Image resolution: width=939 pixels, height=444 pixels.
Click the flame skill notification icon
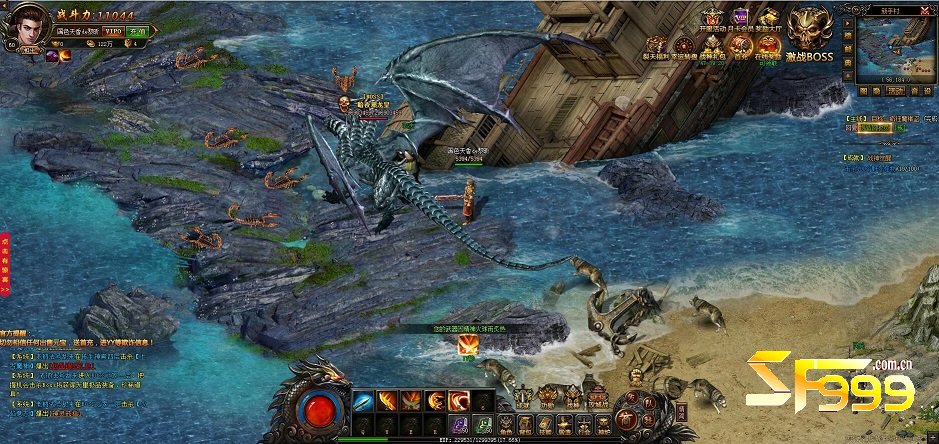point(467,346)
